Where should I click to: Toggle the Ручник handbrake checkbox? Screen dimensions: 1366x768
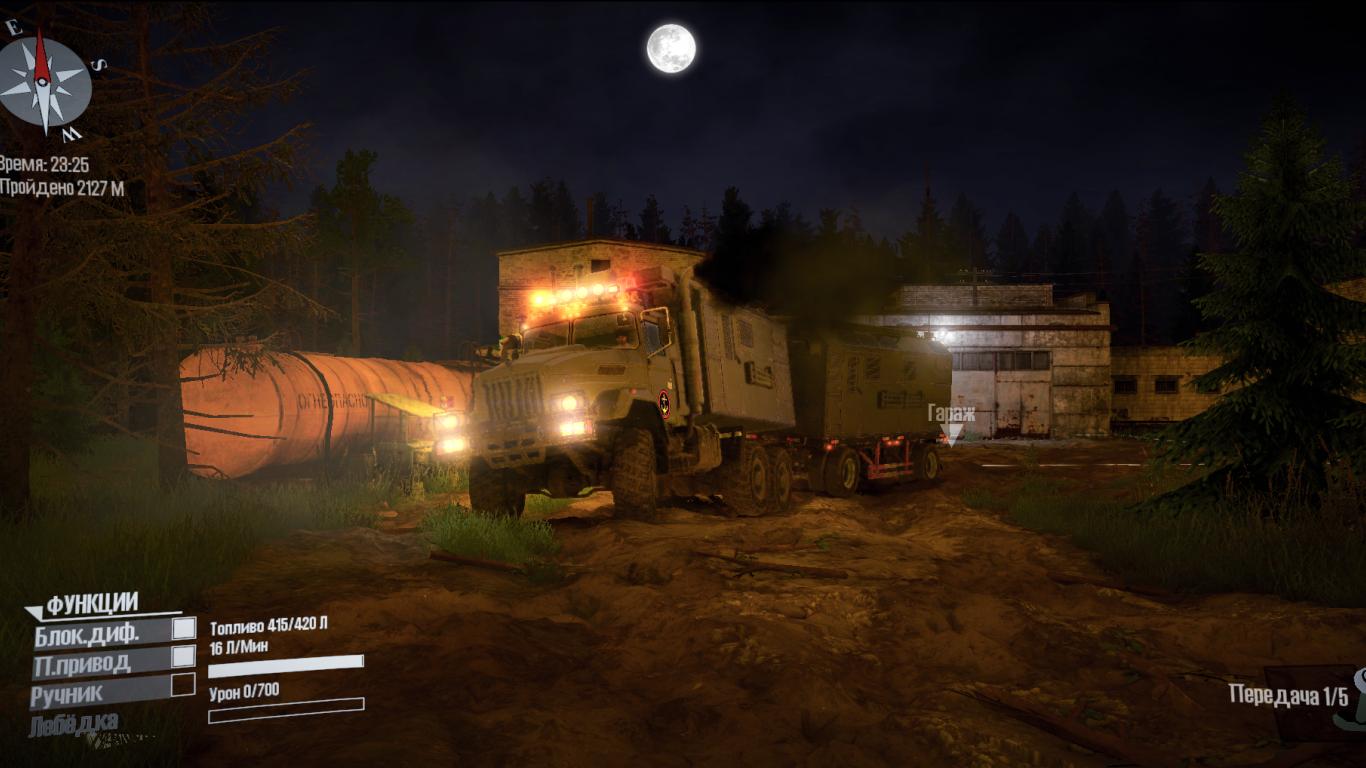click(183, 685)
